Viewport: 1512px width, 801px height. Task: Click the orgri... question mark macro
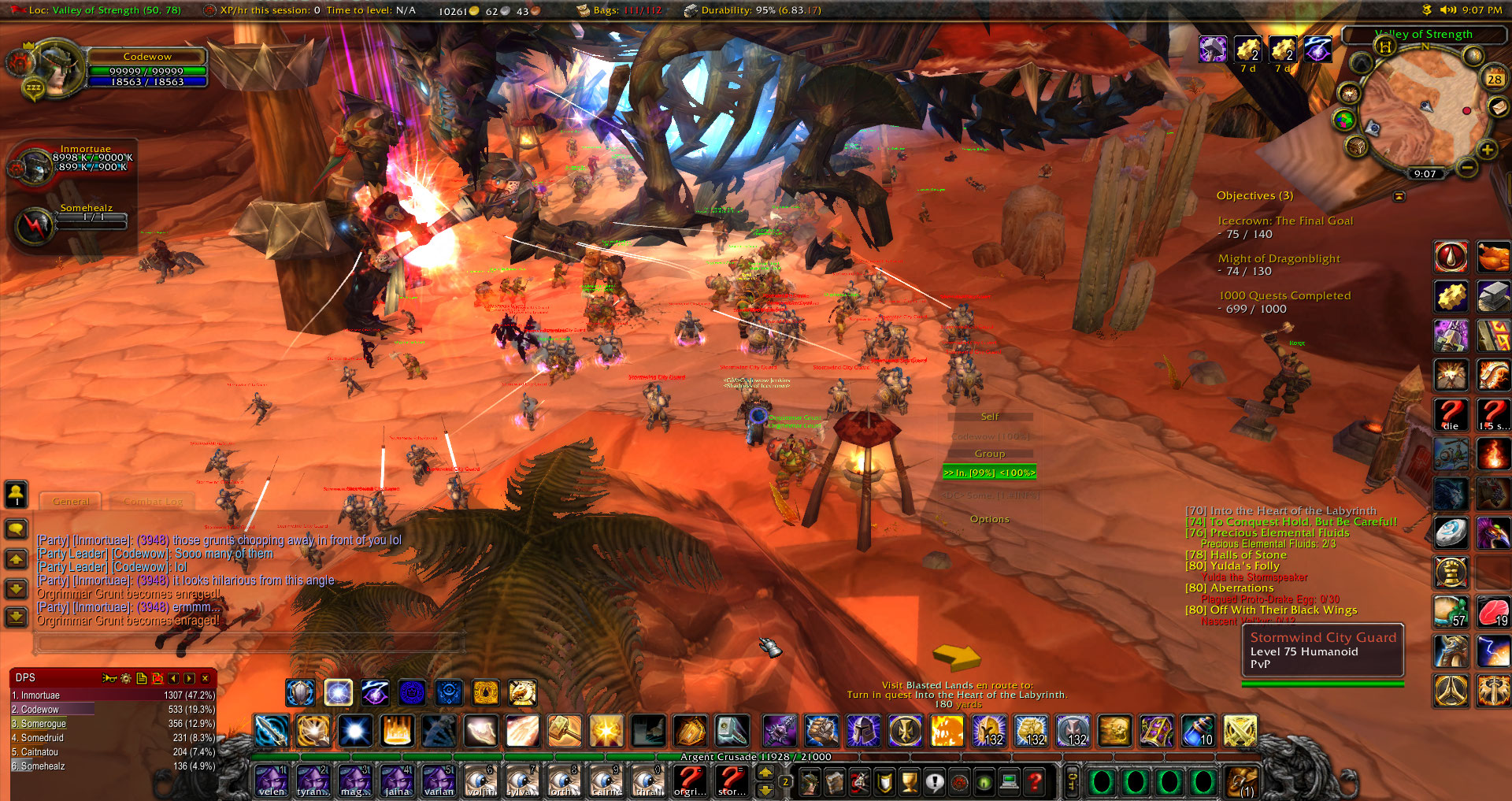(690, 781)
